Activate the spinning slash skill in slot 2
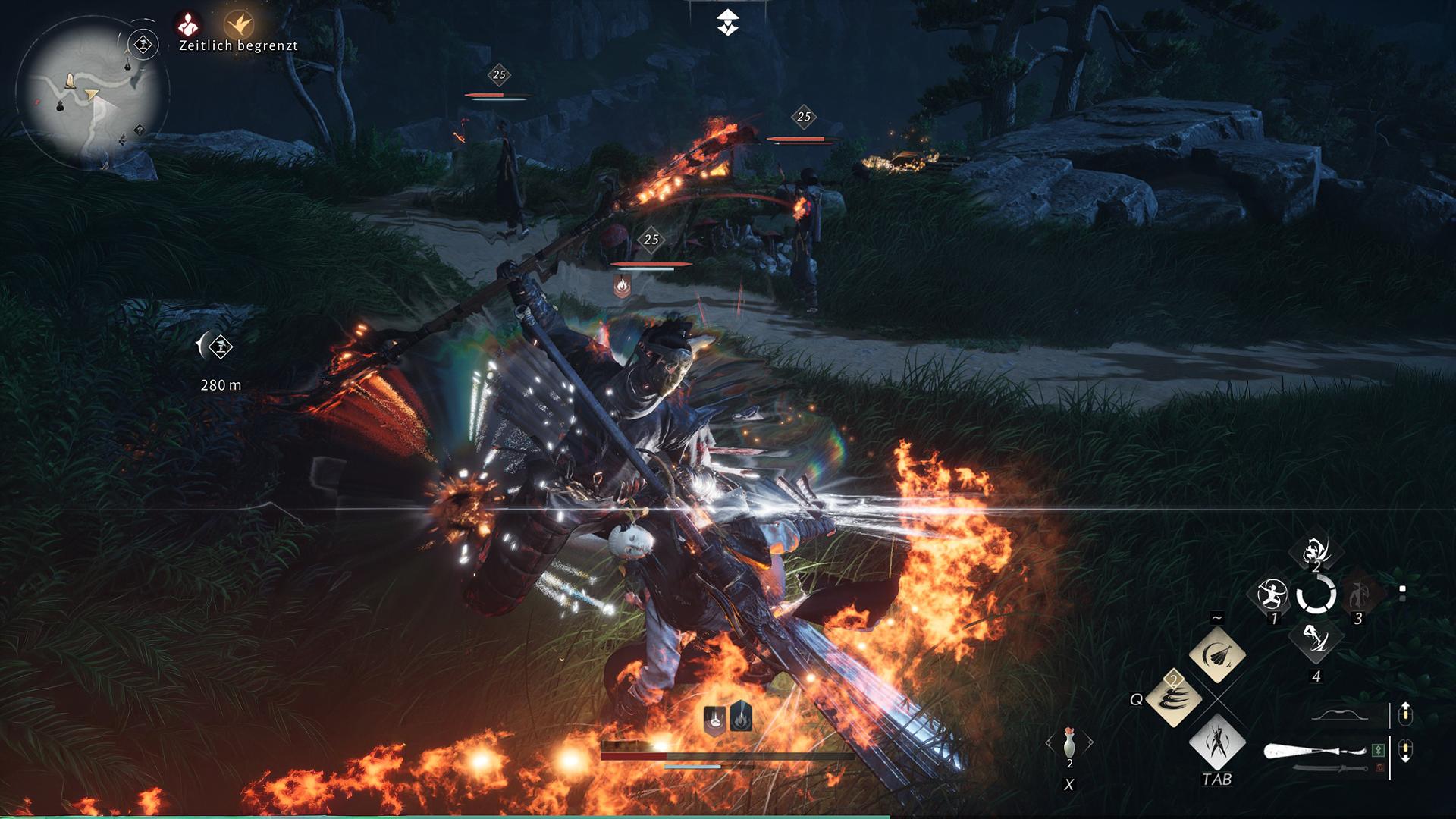Screen dimensions: 1456x819 (x=1316, y=551)
